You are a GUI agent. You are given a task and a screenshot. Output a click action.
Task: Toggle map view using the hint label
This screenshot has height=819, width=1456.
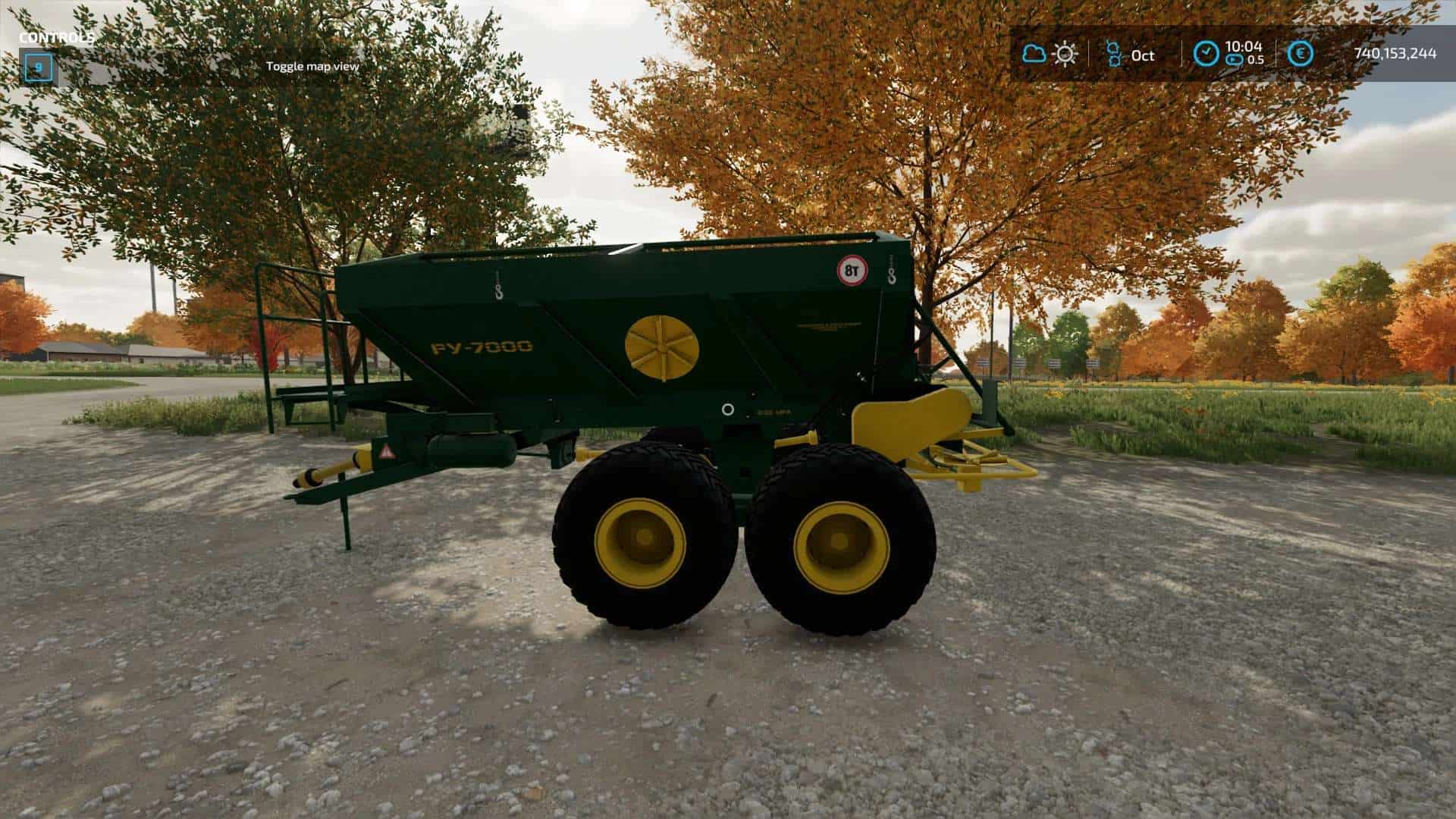tap(311, 67)
